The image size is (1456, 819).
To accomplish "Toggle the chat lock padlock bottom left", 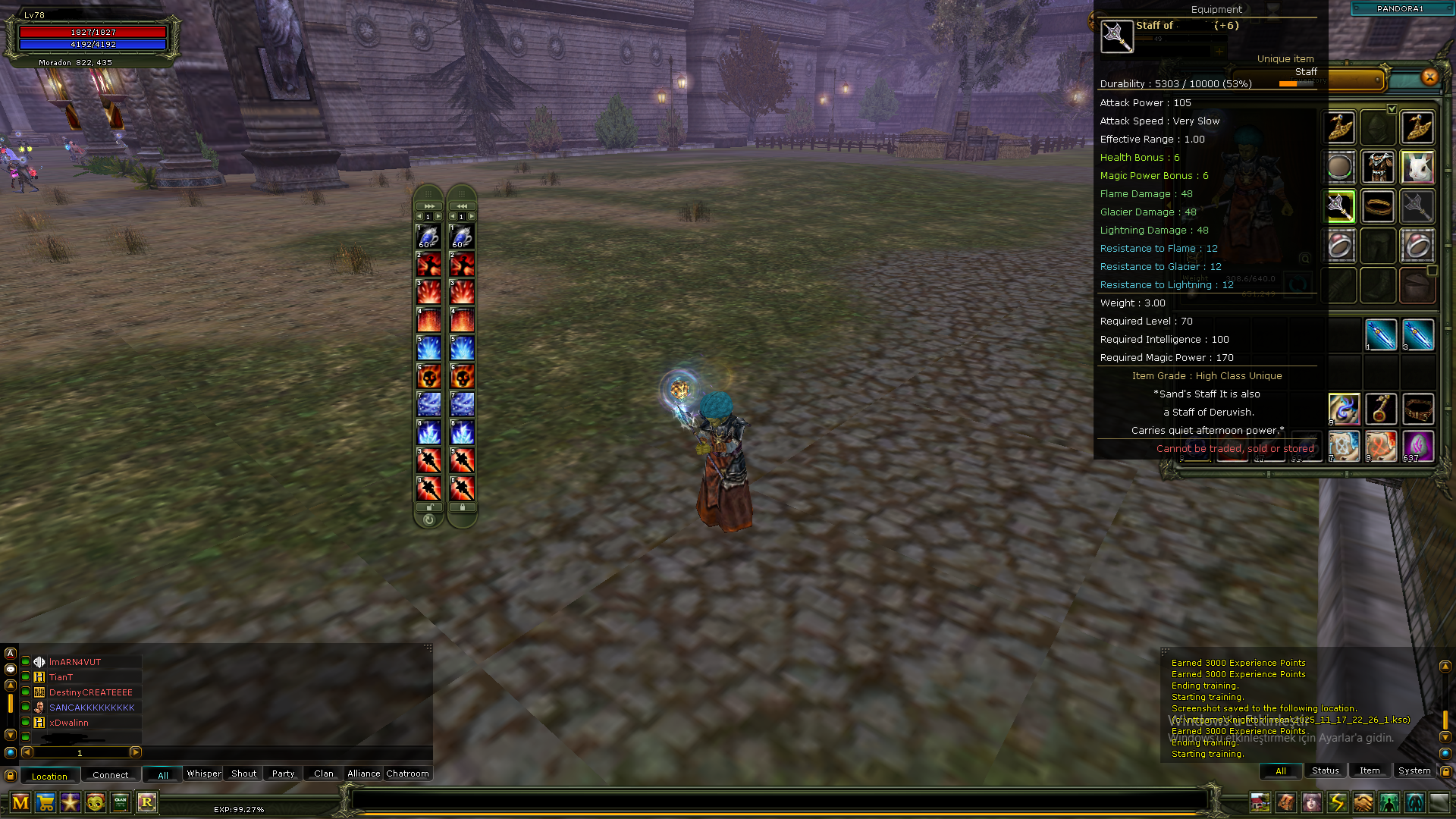I will 11,775.
